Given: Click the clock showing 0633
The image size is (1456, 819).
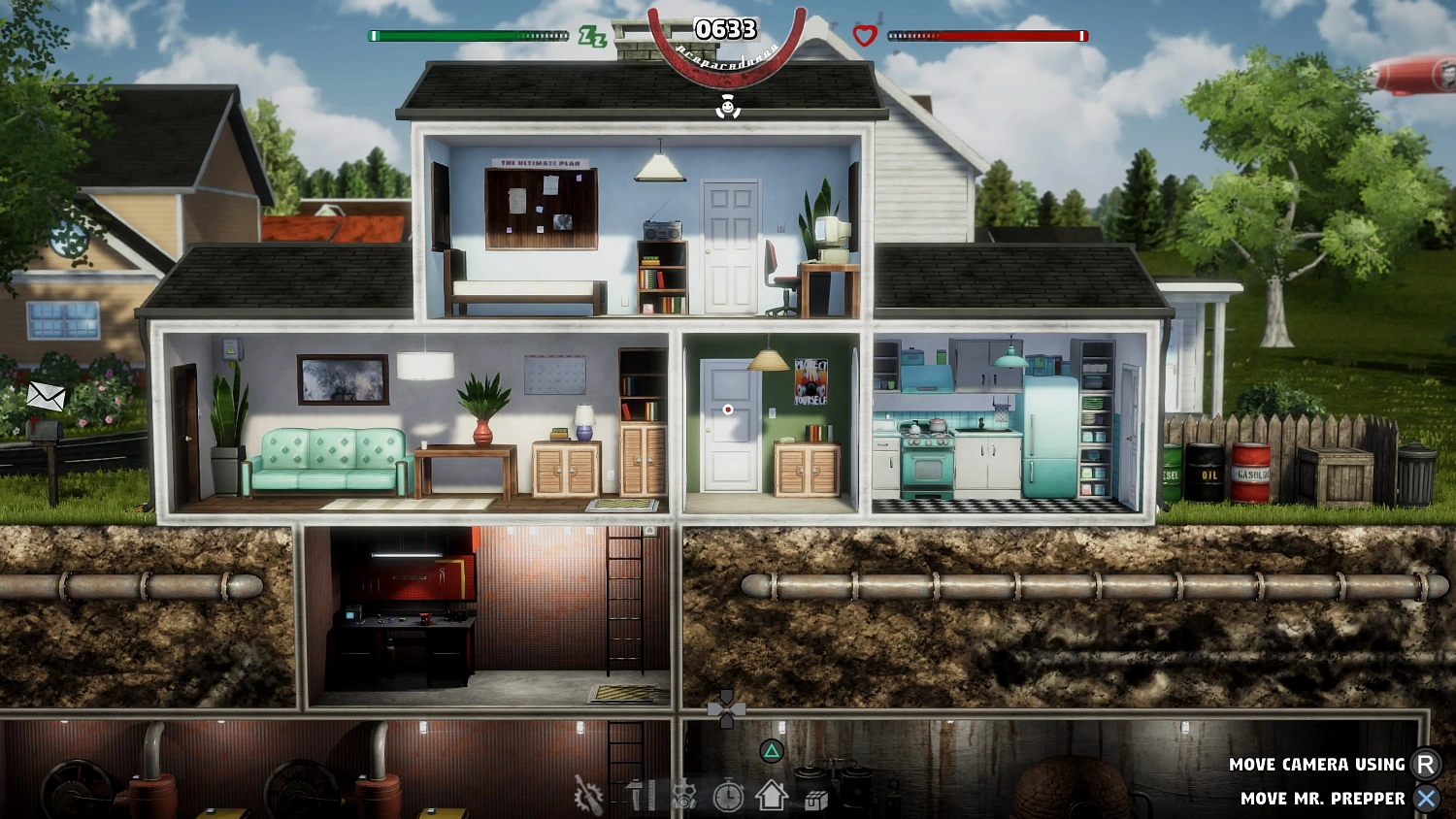Looking at the screenshot, I should click(726, 29).
